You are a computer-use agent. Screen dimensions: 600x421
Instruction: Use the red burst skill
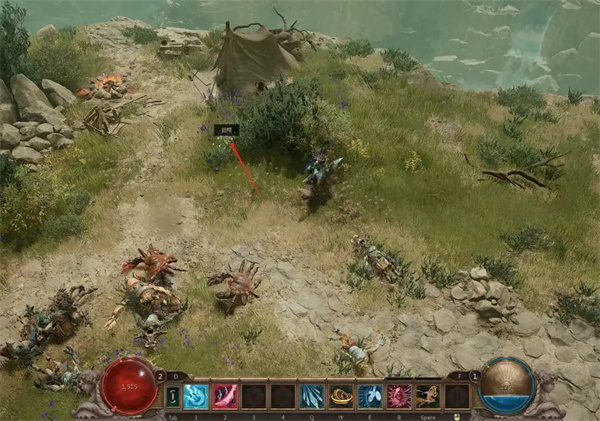coord(399,396)
